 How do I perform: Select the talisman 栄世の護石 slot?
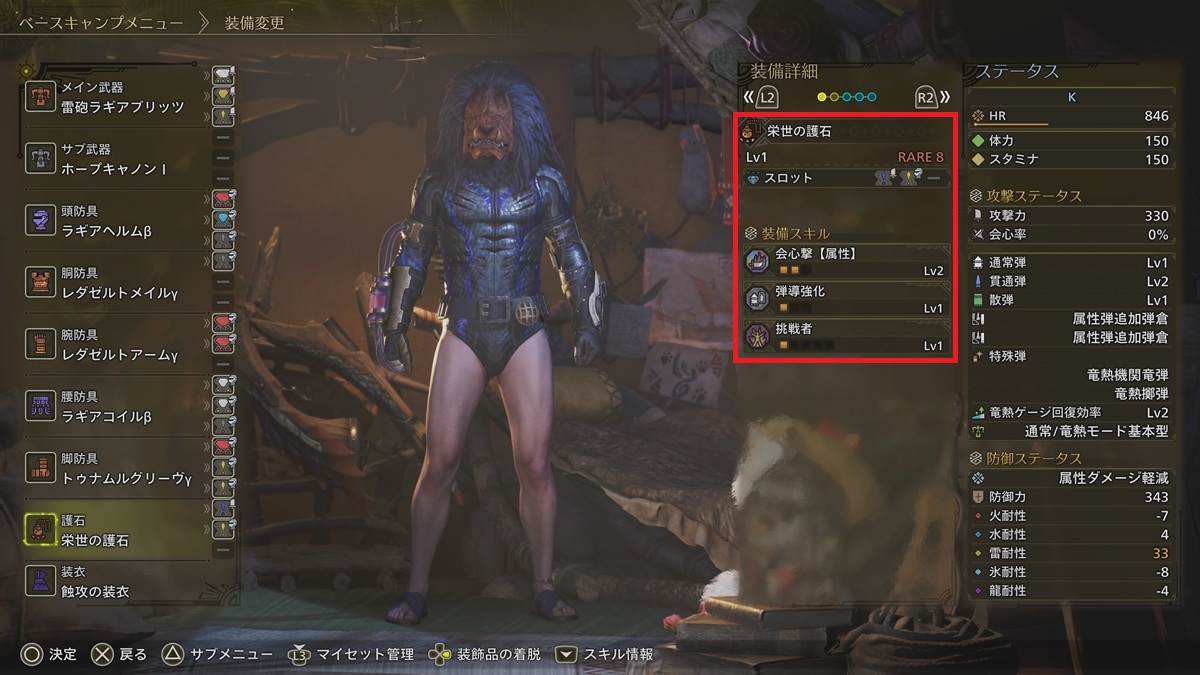click(x=120, y=531)
